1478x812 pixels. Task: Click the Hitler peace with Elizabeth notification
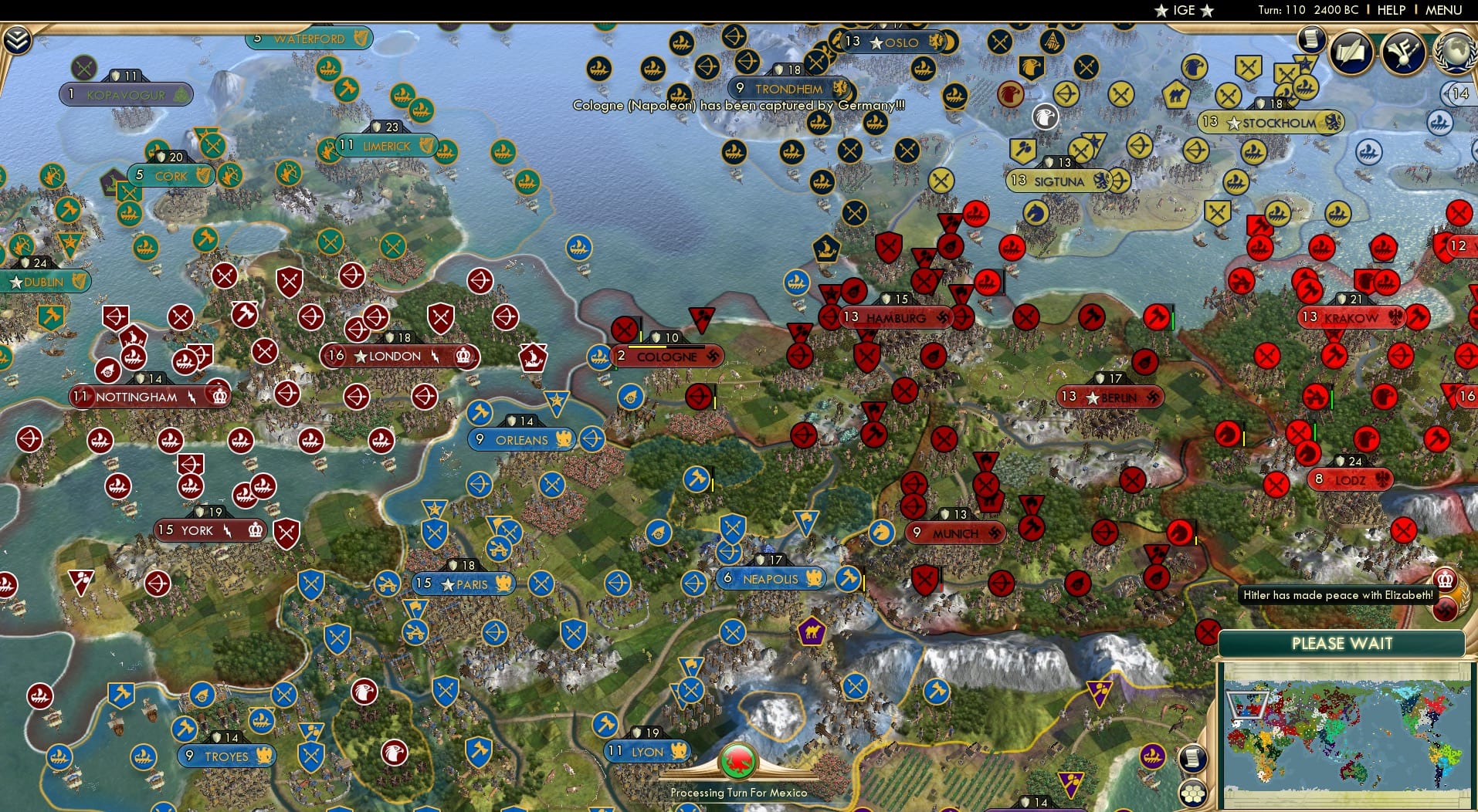pos(1340,596)
